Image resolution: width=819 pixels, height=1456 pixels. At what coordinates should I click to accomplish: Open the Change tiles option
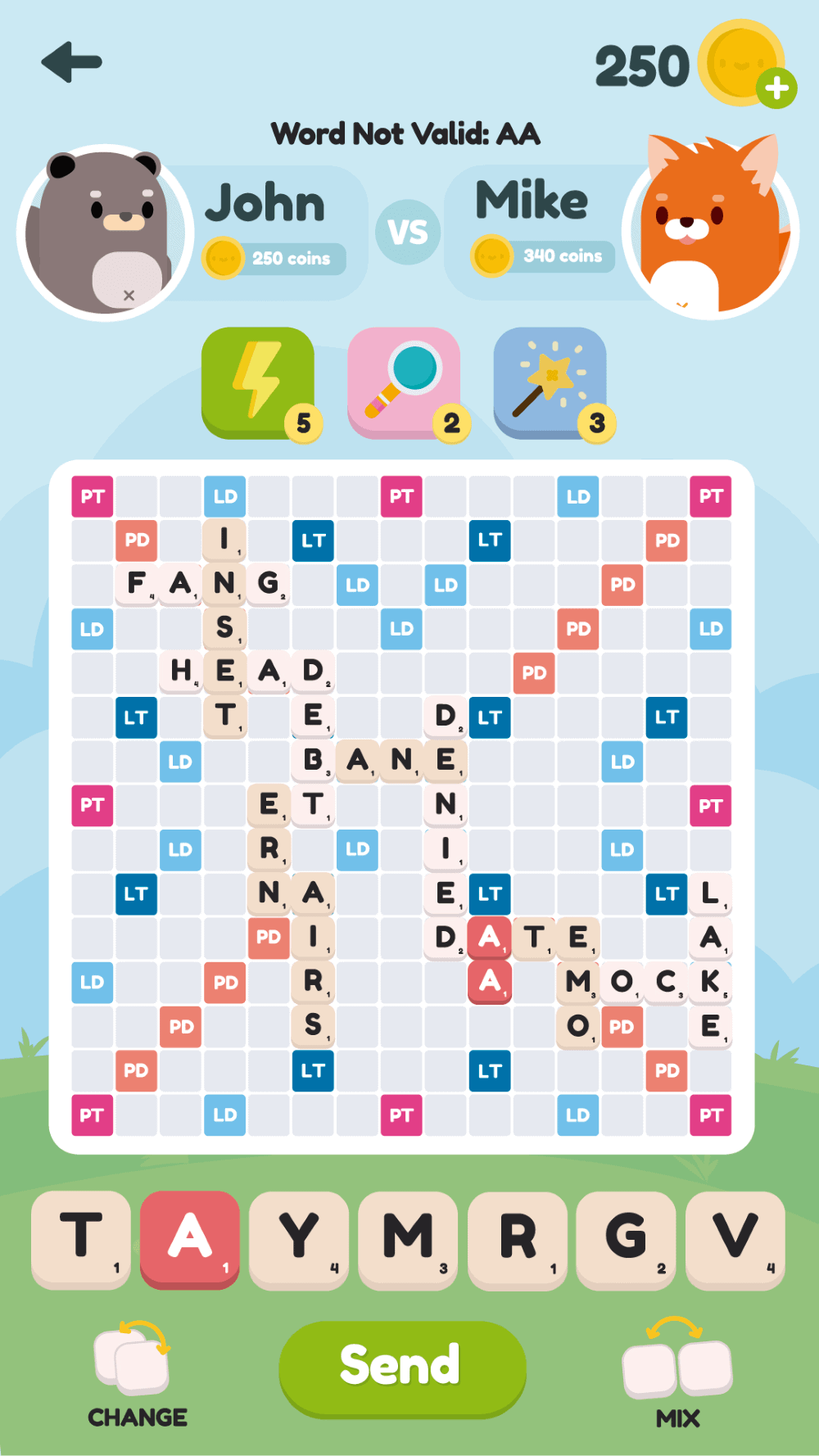click(136, 1372)
